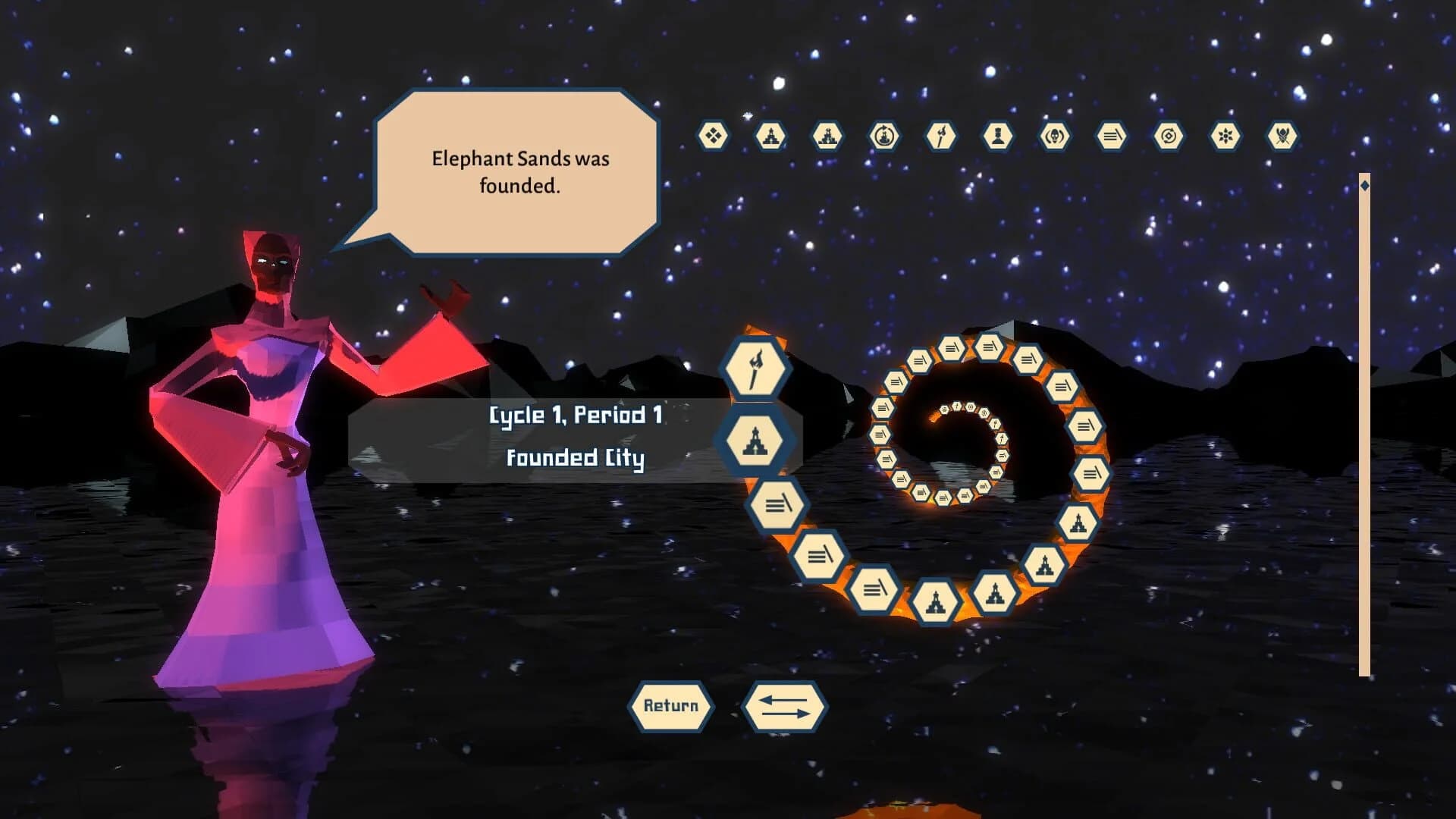Toggle the flower event filter

(x=1225, y=135)
